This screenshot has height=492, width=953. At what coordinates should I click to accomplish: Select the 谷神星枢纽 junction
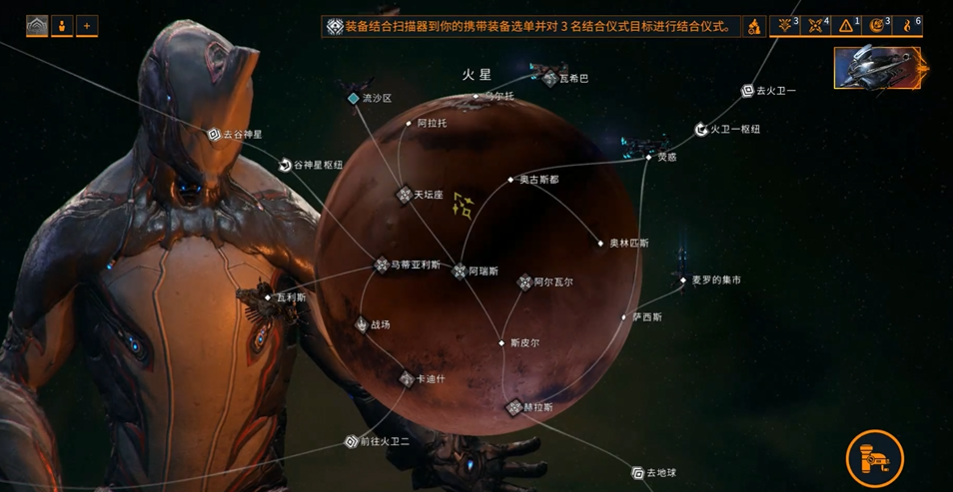286,164
